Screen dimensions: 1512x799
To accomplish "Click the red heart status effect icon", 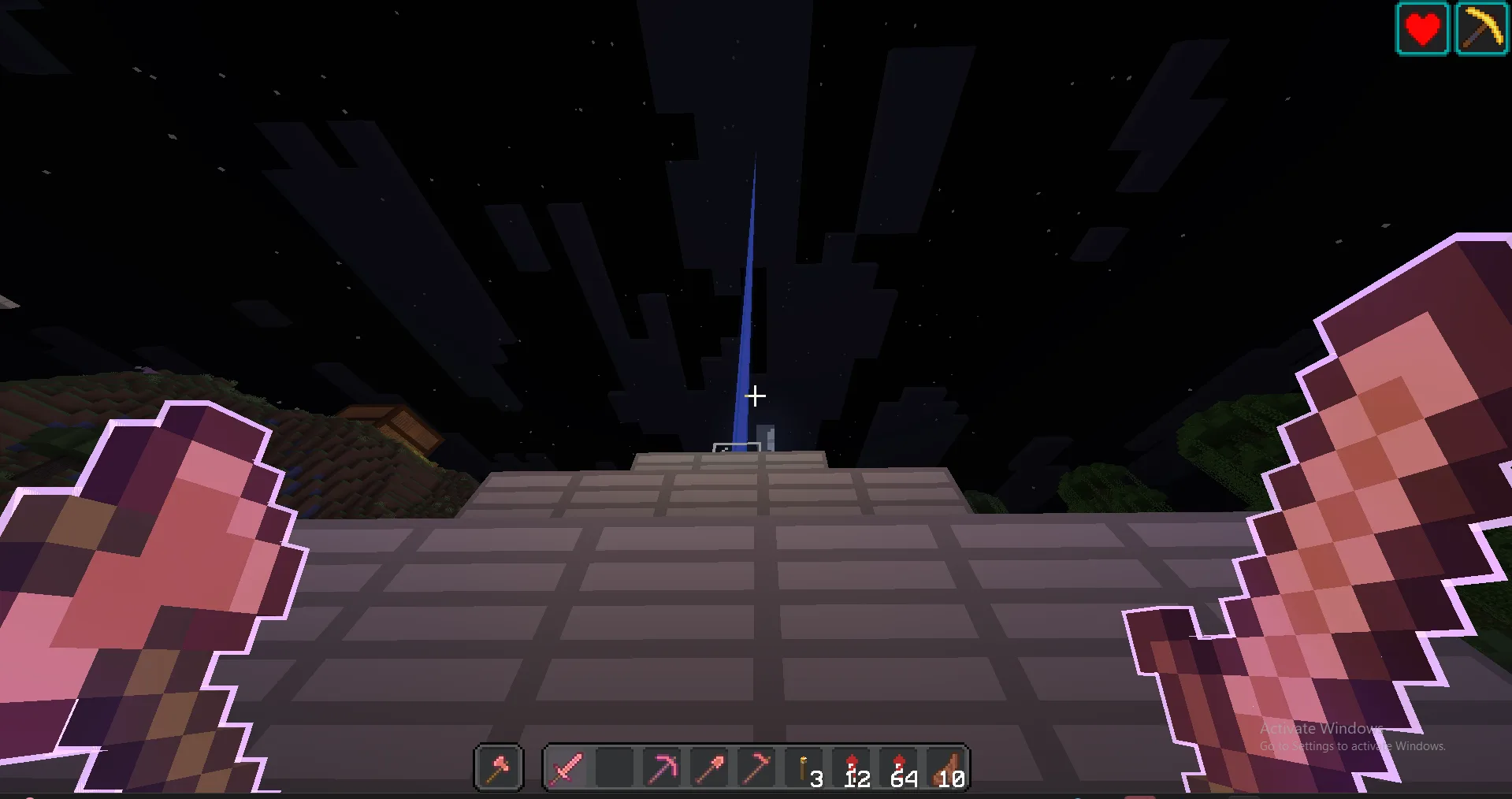I will click(x=1422, y=29).
